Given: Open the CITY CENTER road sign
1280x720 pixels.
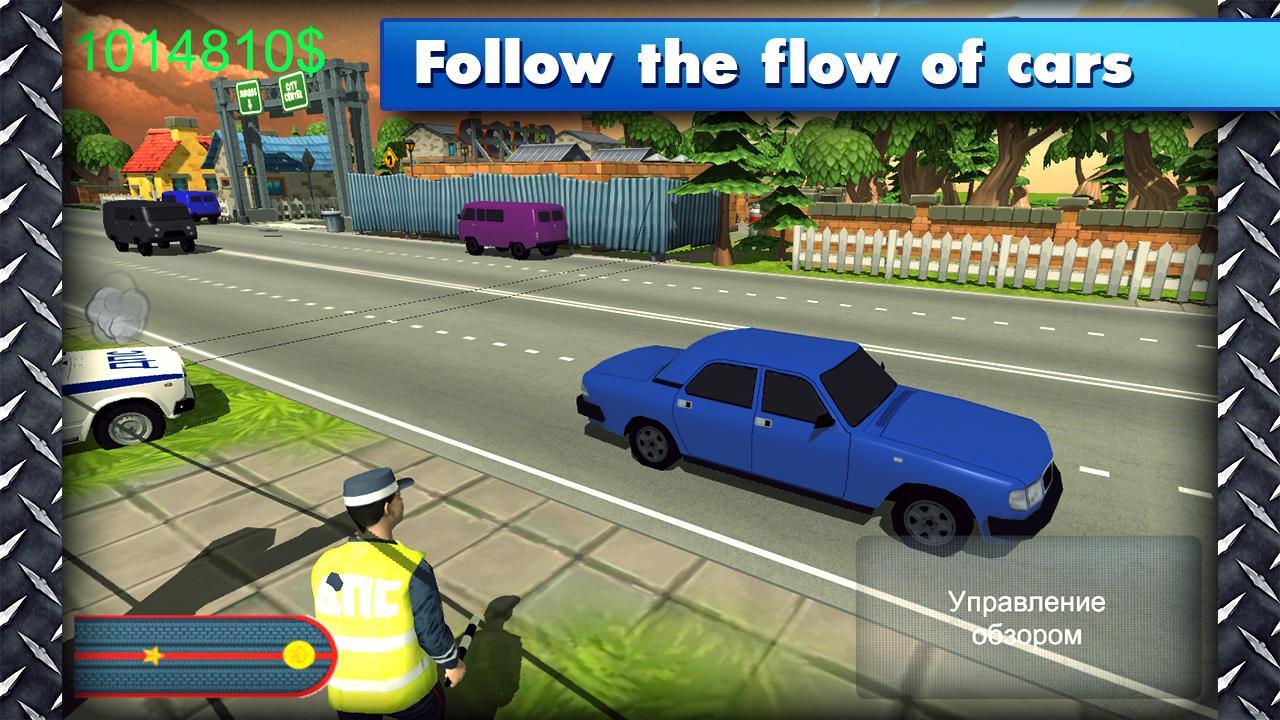Looking at the screenshot, I should coord(294,92).
